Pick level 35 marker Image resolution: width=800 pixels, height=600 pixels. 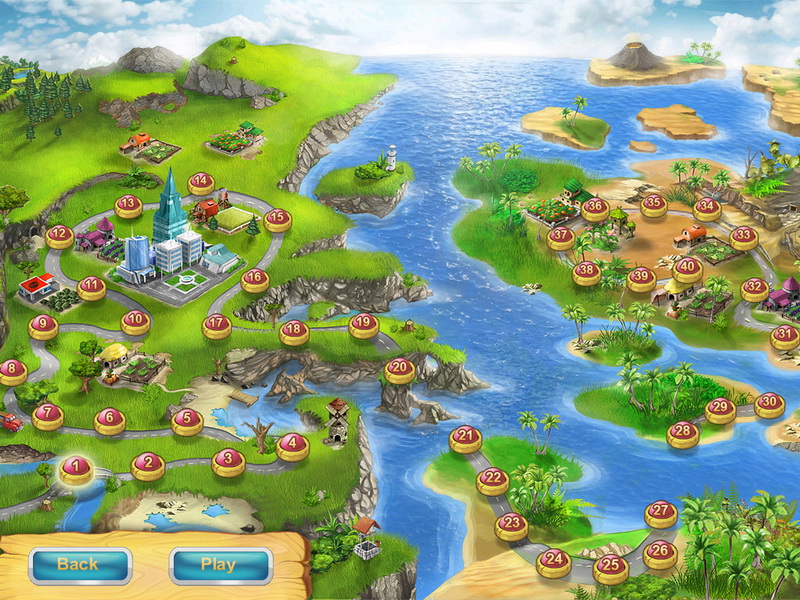(654, 205)
